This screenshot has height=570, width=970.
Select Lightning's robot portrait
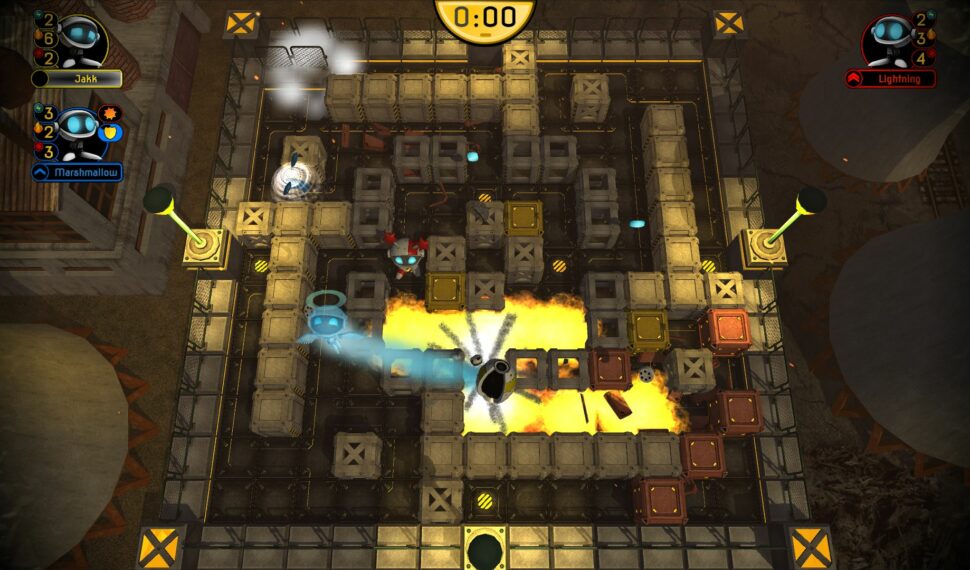point(890,39)
